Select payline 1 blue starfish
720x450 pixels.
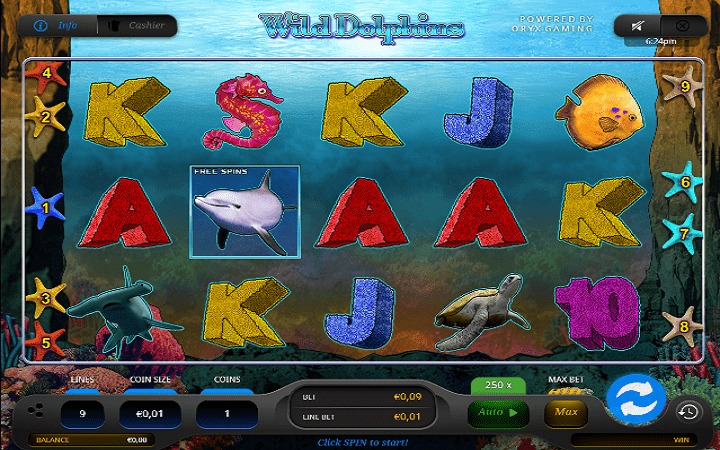tap(44, 208)
